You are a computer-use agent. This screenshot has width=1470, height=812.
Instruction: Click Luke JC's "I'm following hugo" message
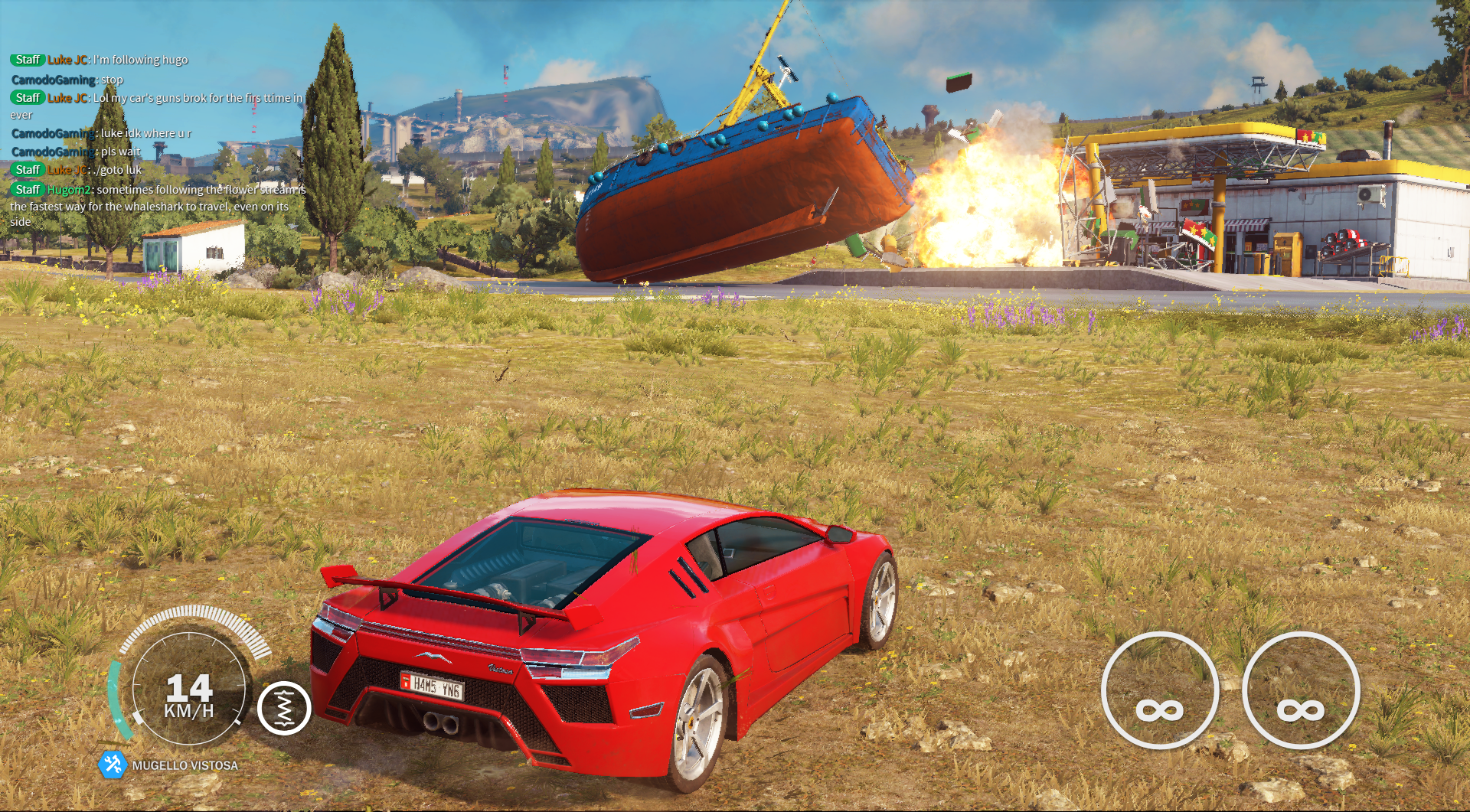100,60
